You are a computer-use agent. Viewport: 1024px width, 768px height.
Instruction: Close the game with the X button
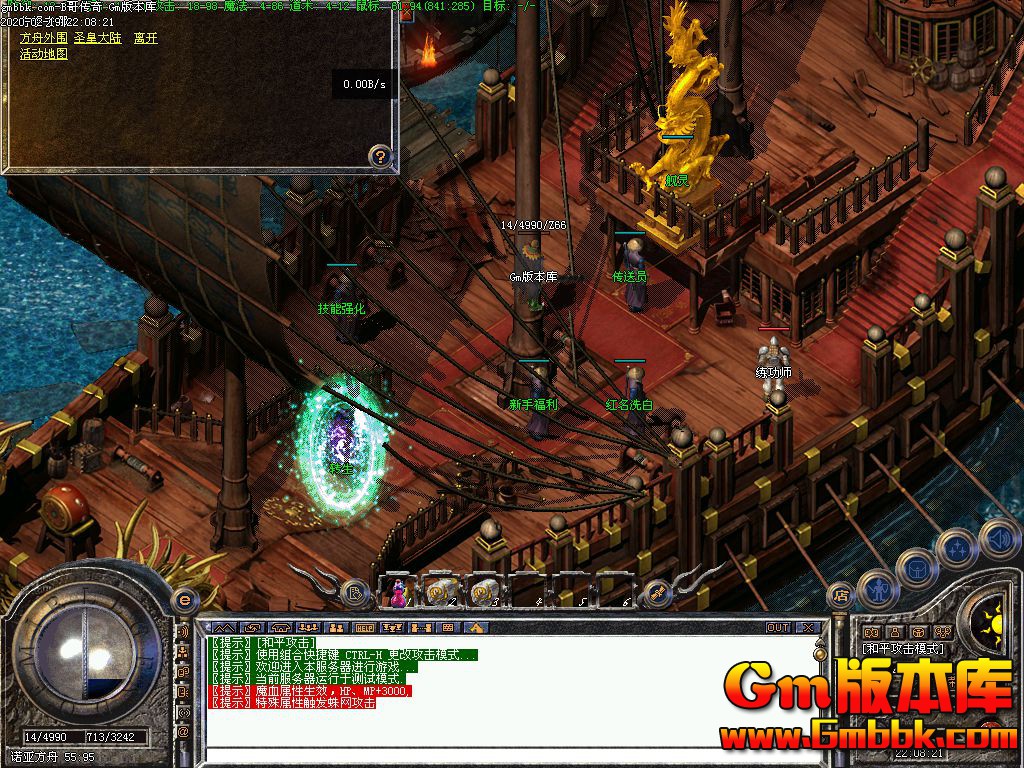click(809, 628)
